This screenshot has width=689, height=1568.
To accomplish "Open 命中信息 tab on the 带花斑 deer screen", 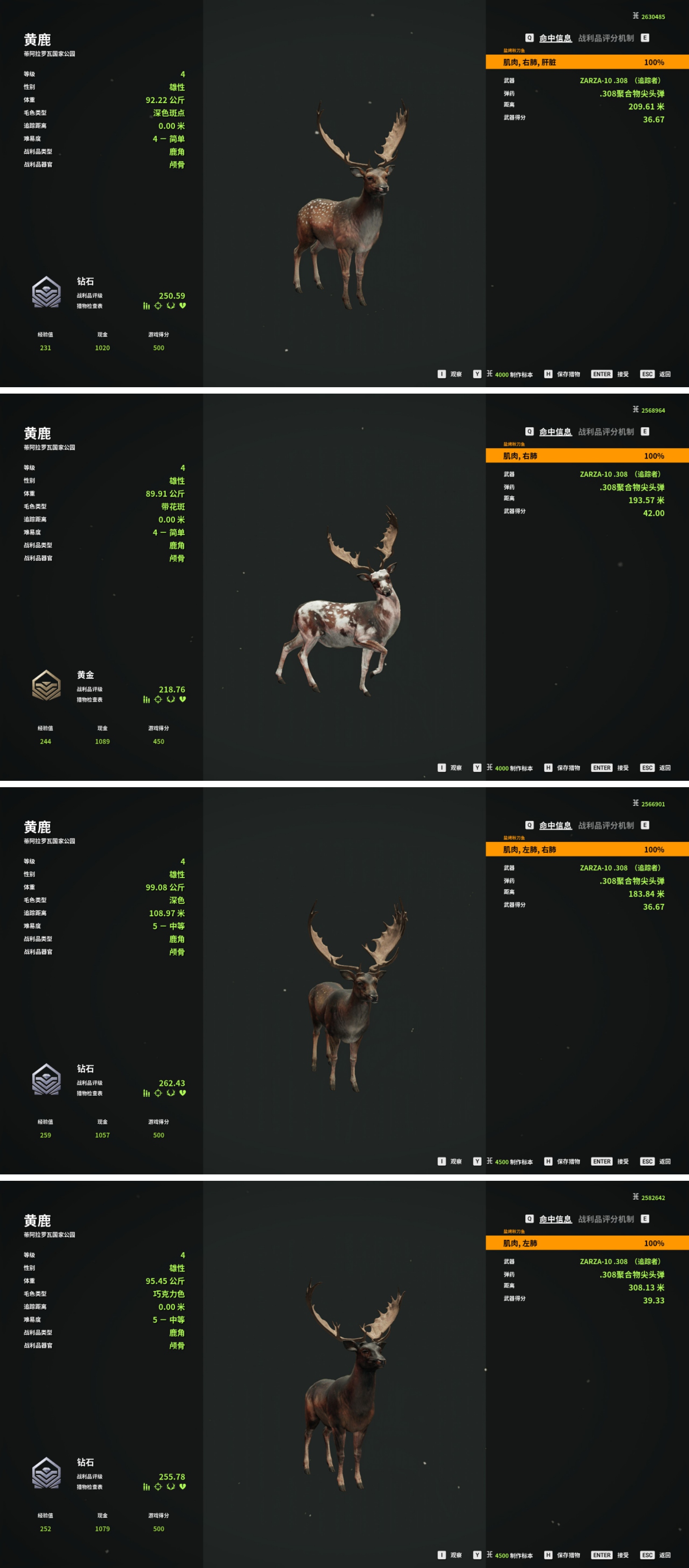I will click(555, 432).
